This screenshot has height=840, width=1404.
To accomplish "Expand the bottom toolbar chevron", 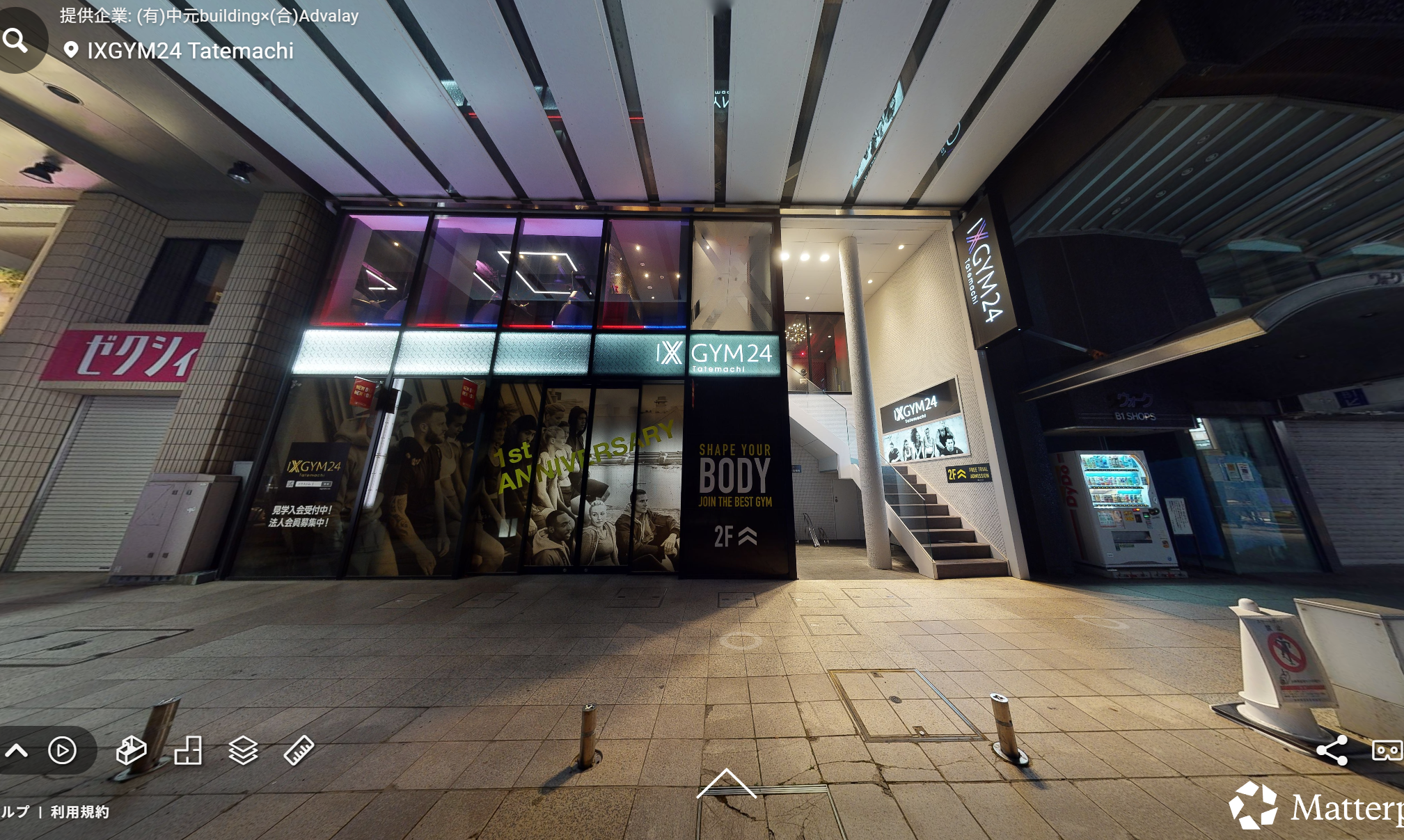I will tap(17, 750).
